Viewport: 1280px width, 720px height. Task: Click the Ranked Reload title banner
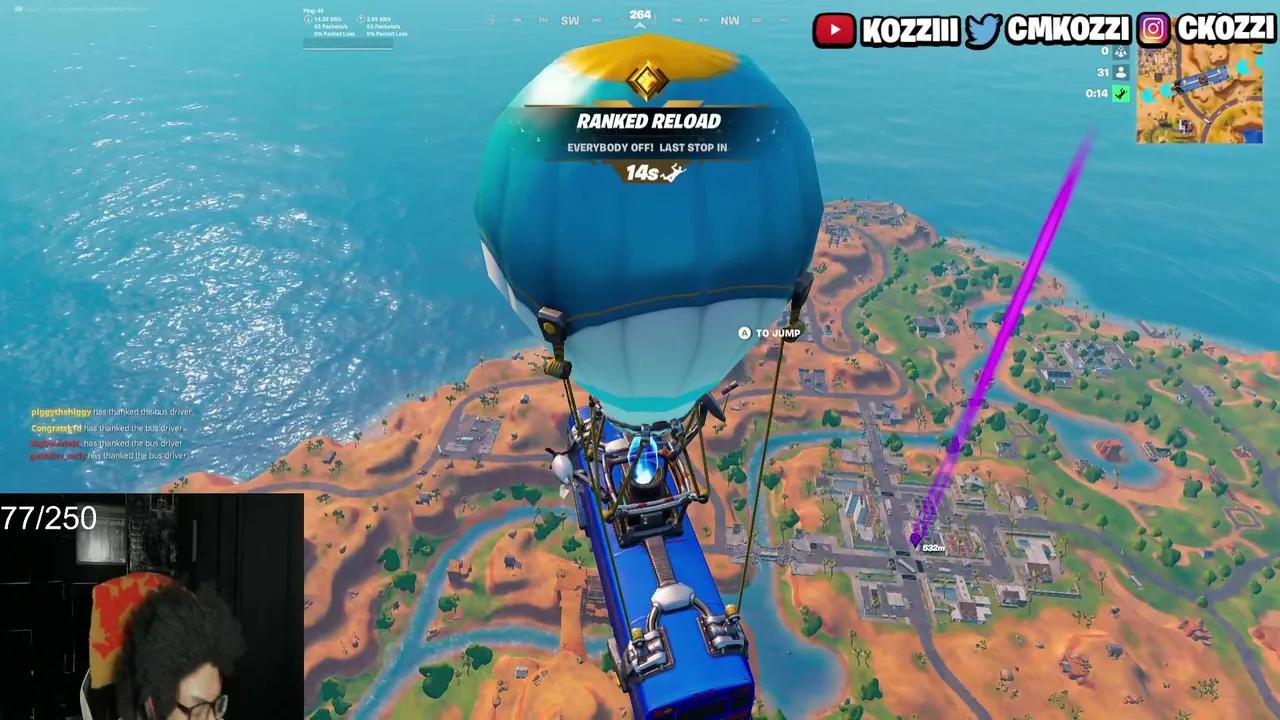click(x=648, y=121)
